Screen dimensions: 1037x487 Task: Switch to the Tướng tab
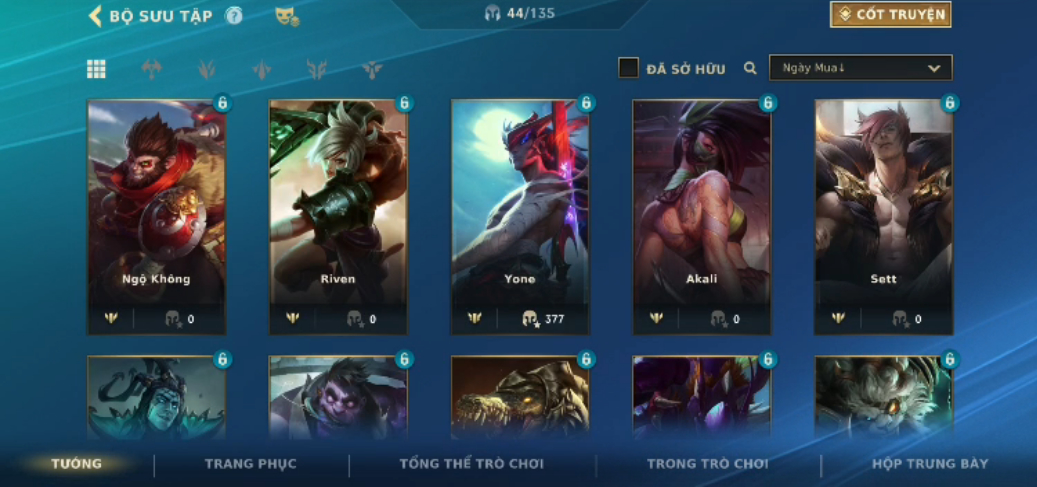pyautogui.click(x=77, y=464)
